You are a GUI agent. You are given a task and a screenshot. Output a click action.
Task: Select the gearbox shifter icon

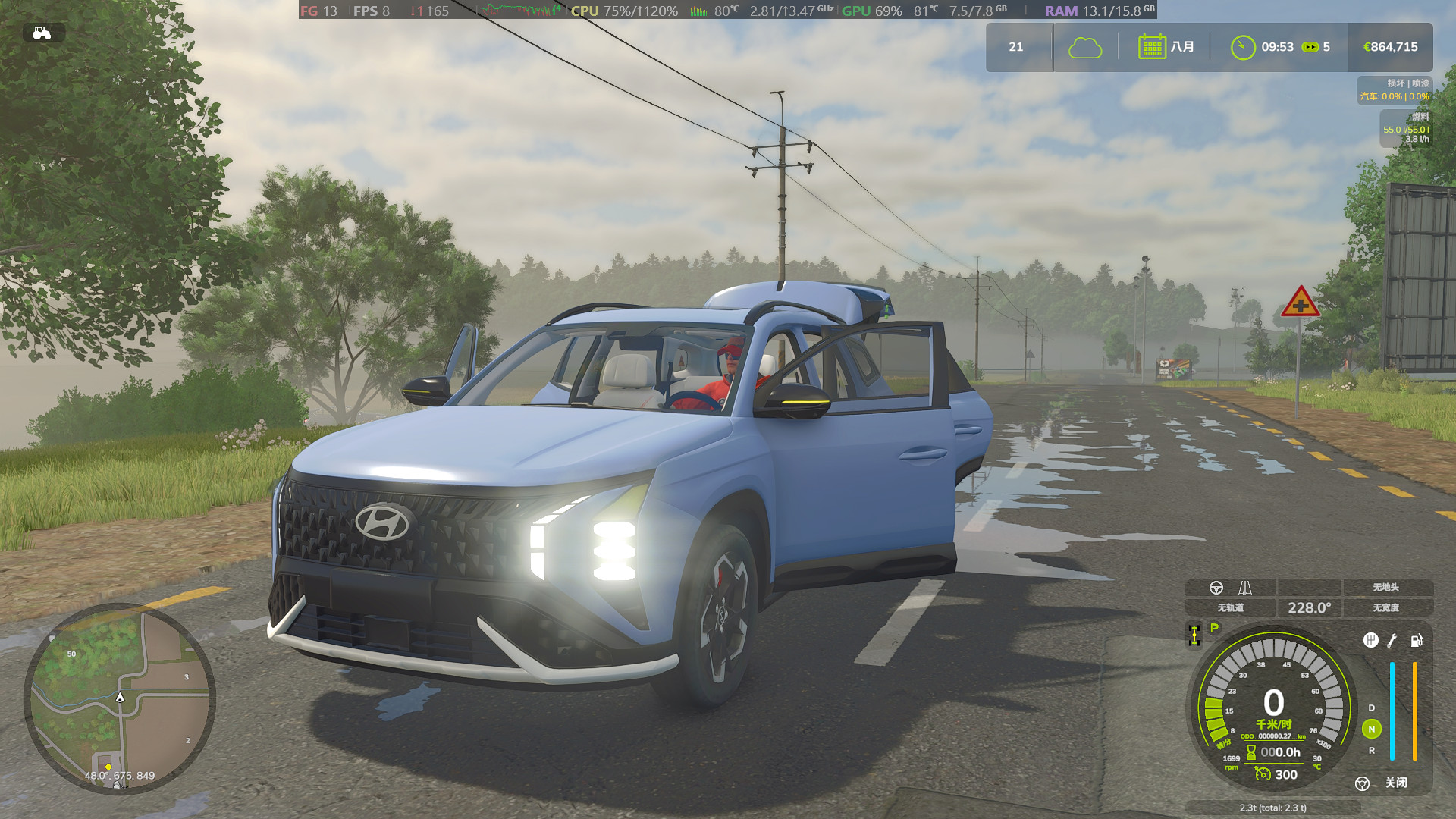pos(1370,641)
